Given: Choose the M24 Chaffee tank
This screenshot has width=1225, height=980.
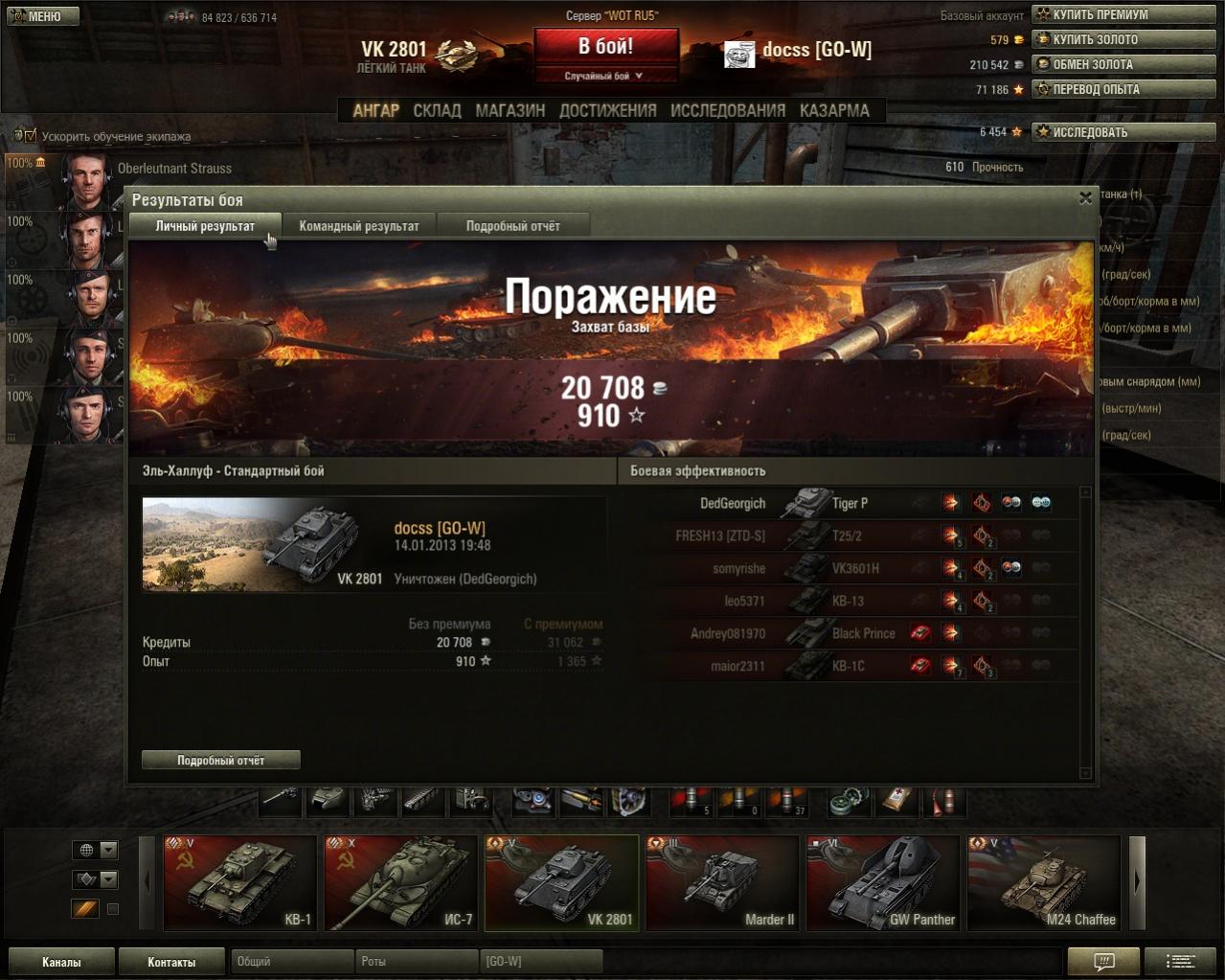Looking at the screenshot, I should point(1043,882).
